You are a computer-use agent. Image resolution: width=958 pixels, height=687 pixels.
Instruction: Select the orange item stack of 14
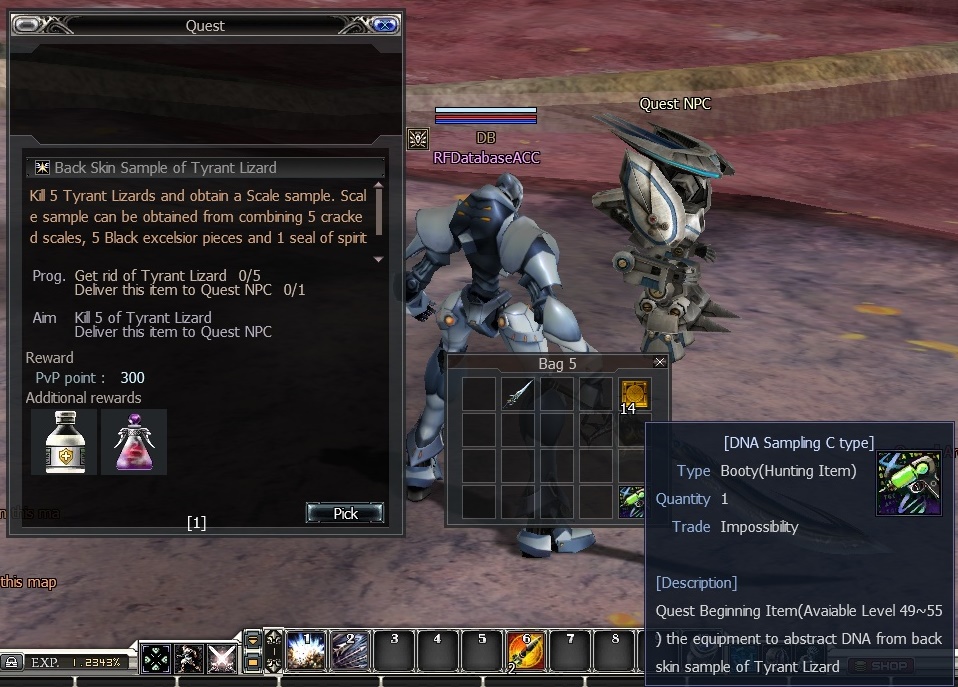(x=632, y=393)
